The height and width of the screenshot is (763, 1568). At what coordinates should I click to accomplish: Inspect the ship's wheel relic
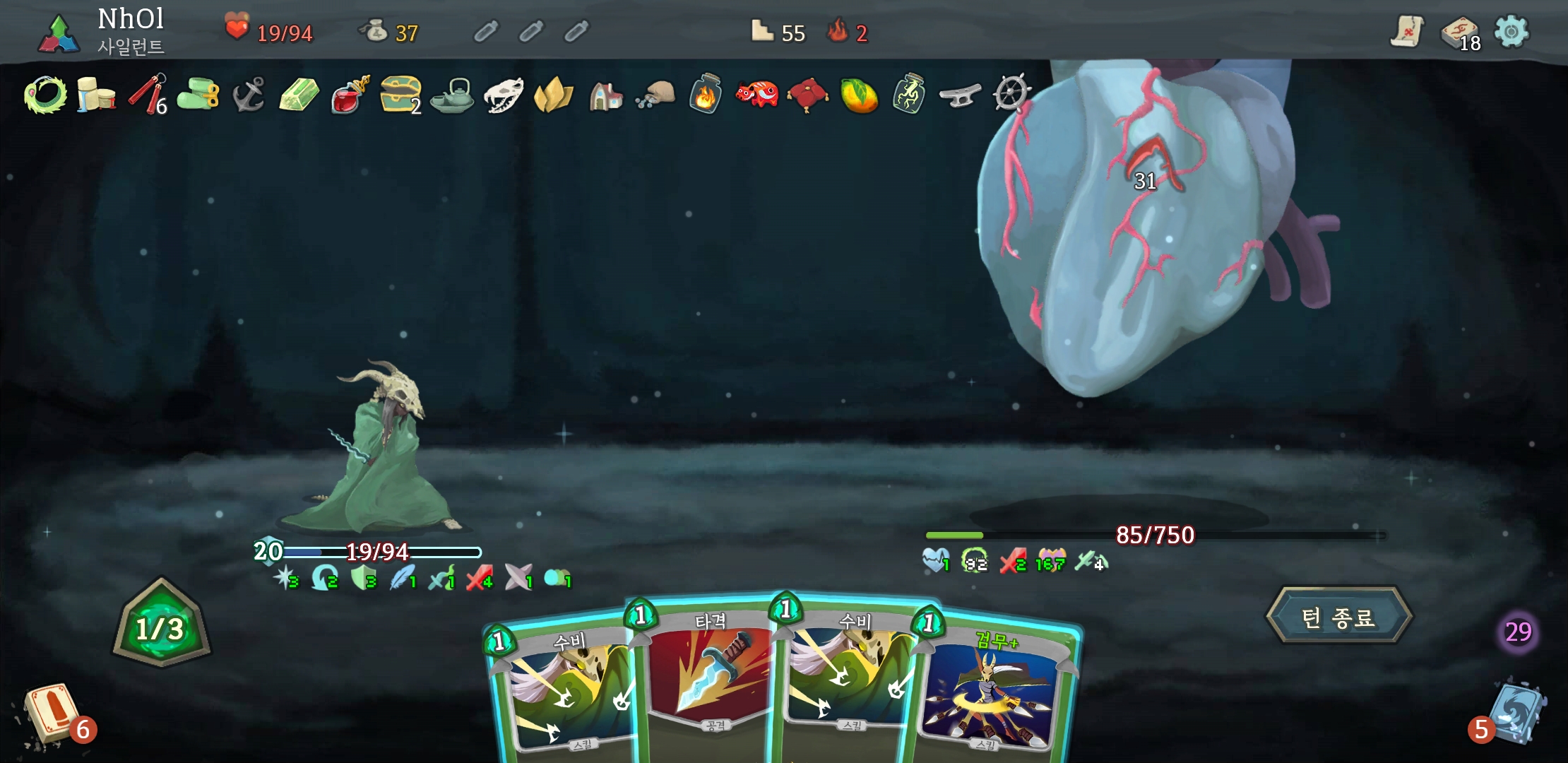tap(1011, 95)
